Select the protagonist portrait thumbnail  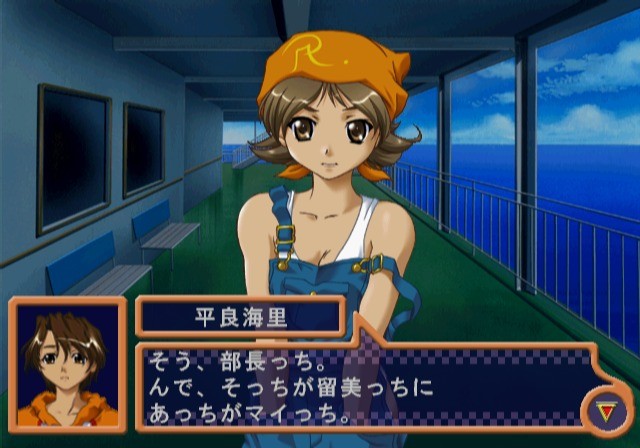67,367
